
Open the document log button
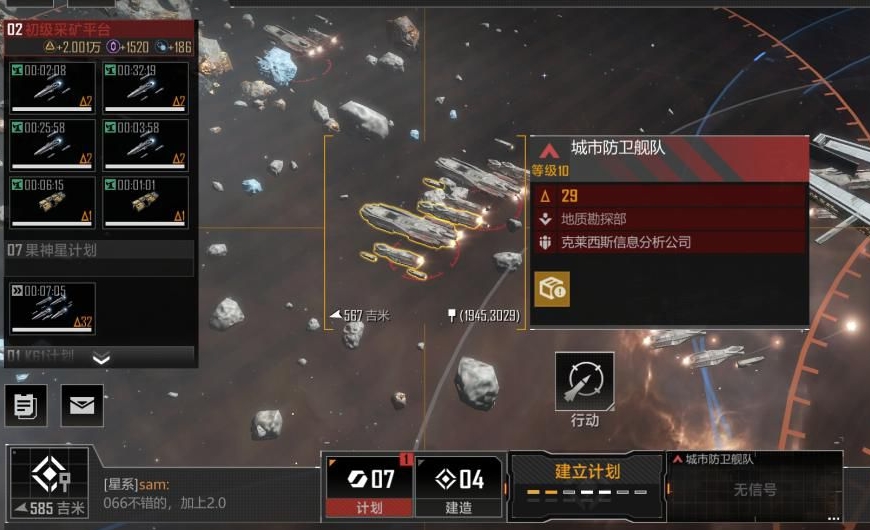click(25, 405)
